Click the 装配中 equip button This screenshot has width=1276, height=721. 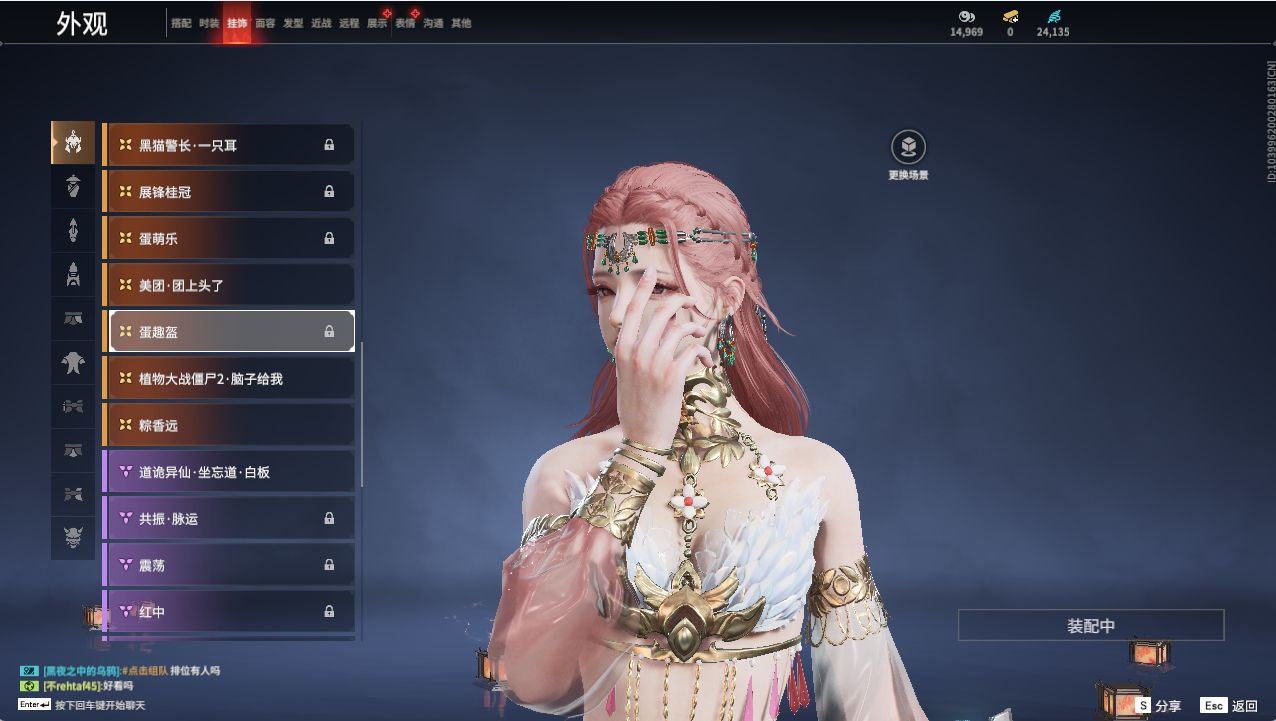pos(1091,626)
